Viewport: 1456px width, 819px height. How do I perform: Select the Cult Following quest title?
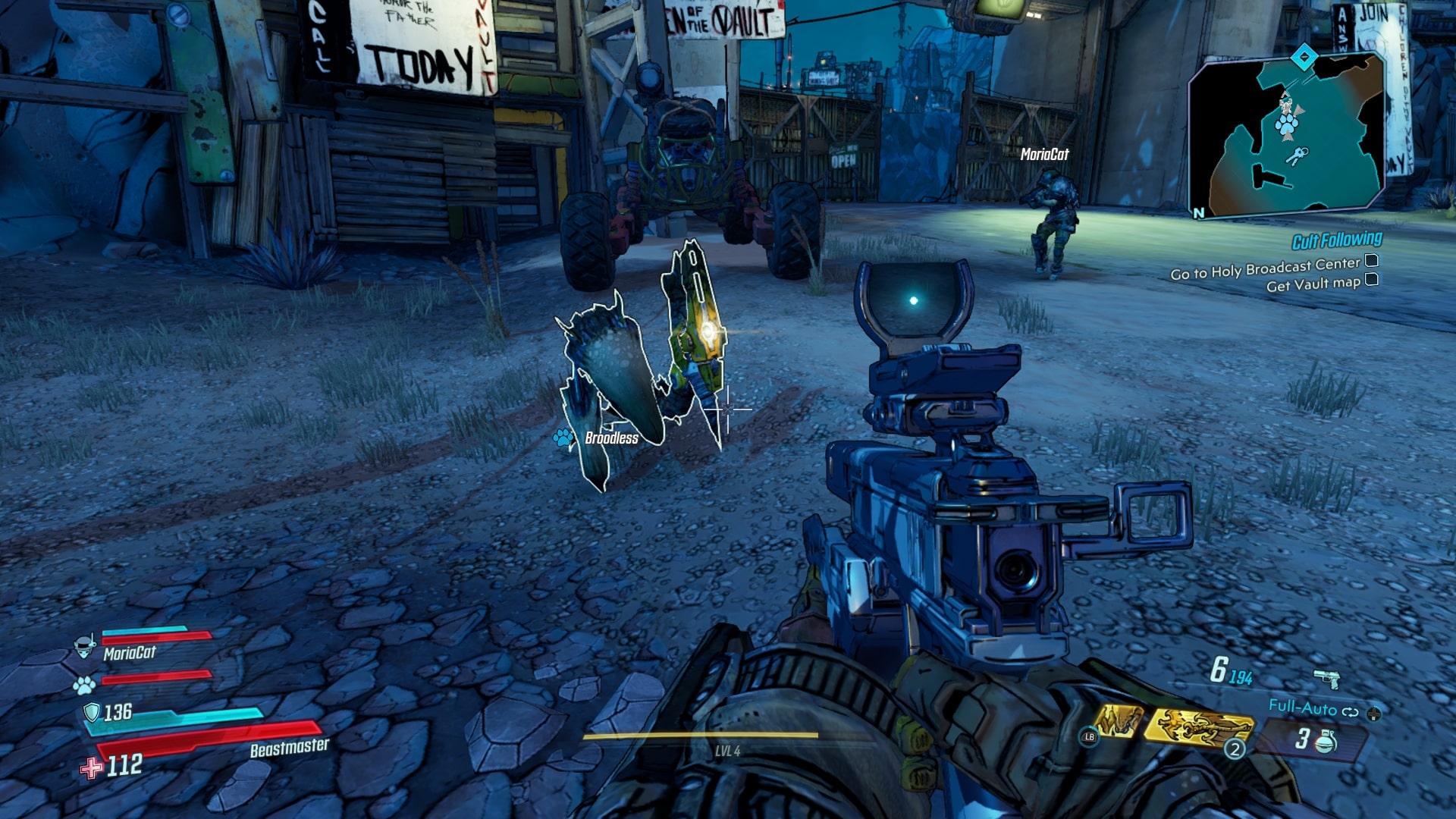point(1336,240)
